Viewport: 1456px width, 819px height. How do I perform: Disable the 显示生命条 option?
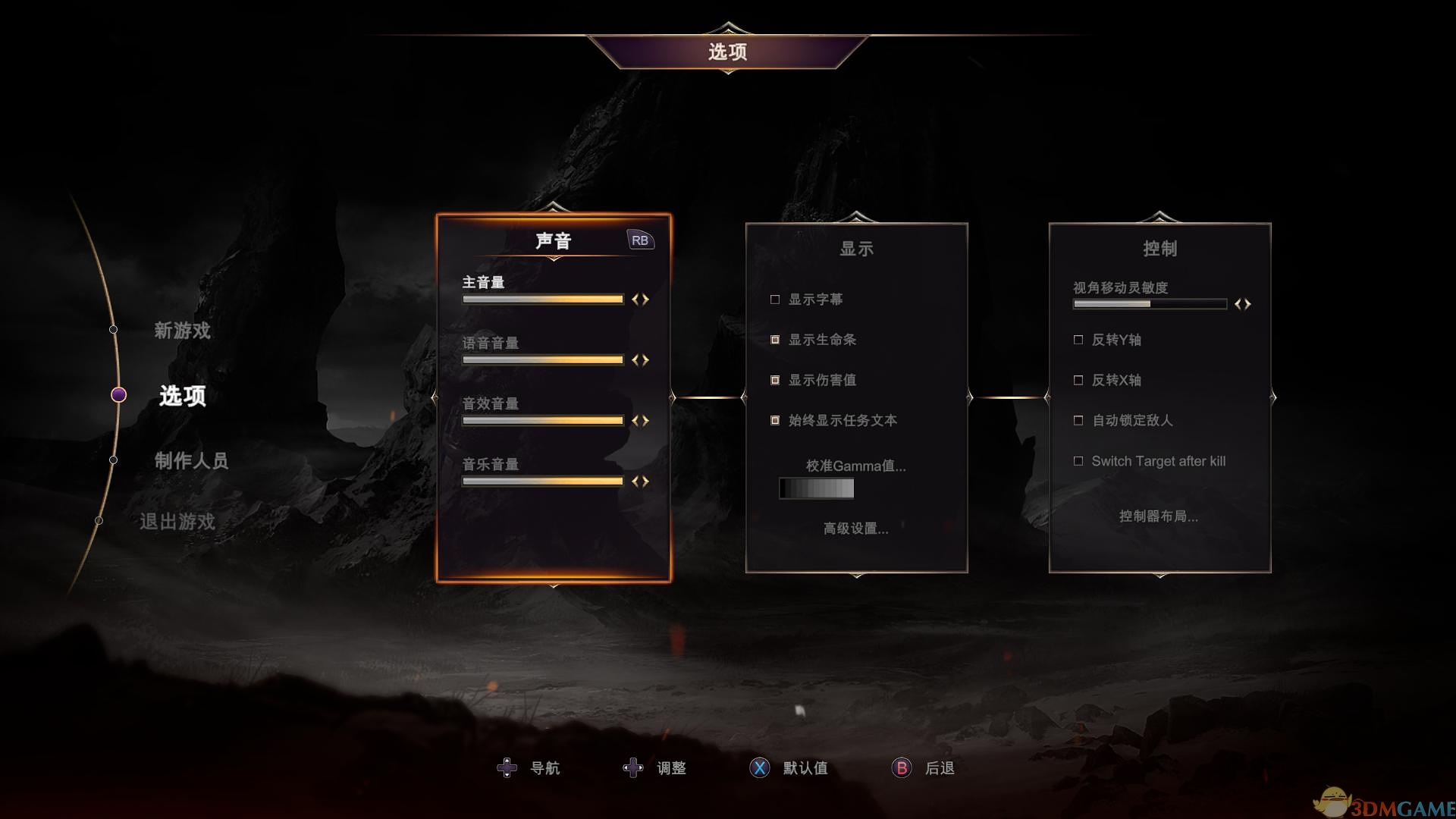774,340
